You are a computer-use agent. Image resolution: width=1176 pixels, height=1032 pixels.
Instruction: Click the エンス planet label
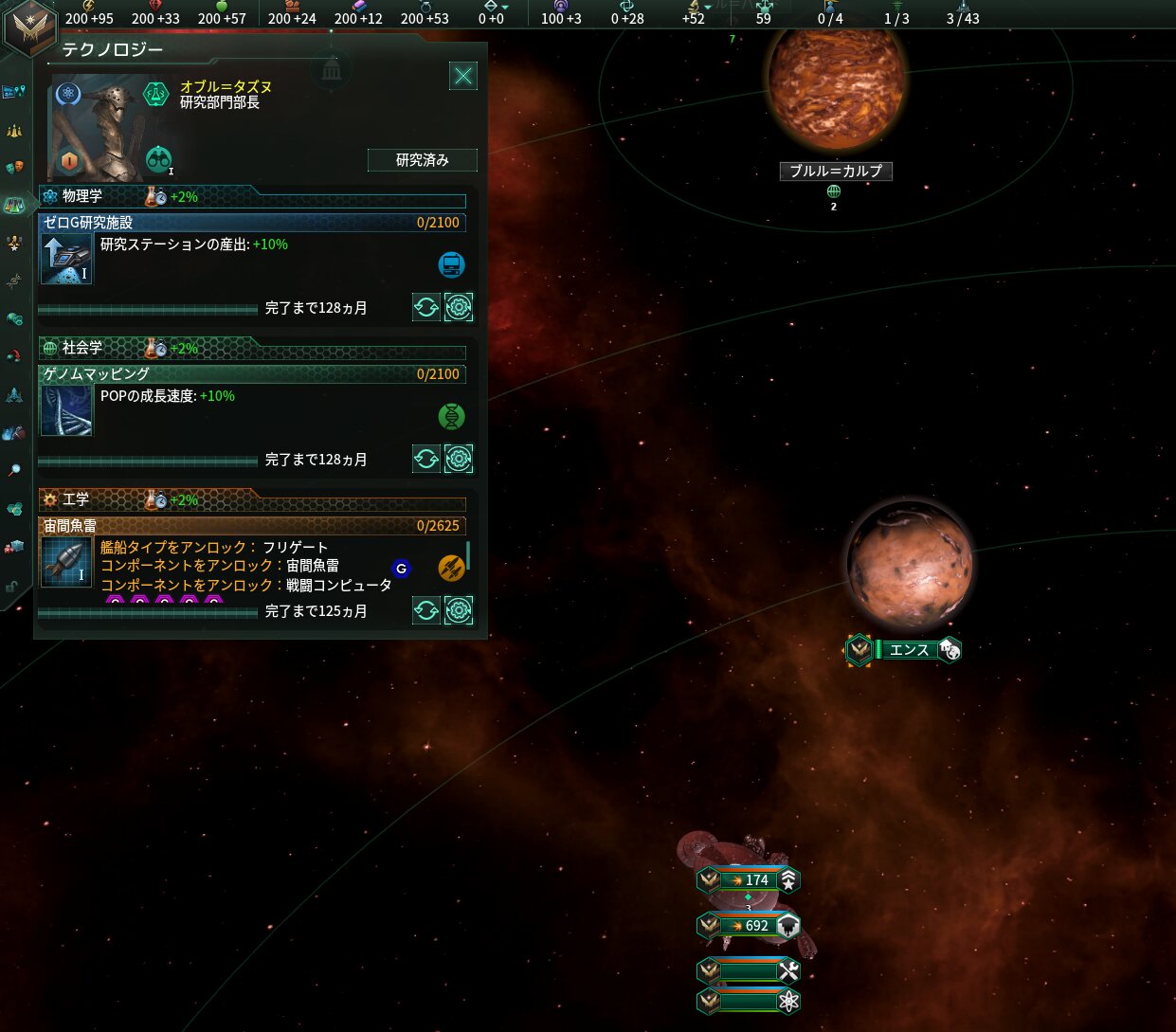pyautogui.click(x=908, y=650)
